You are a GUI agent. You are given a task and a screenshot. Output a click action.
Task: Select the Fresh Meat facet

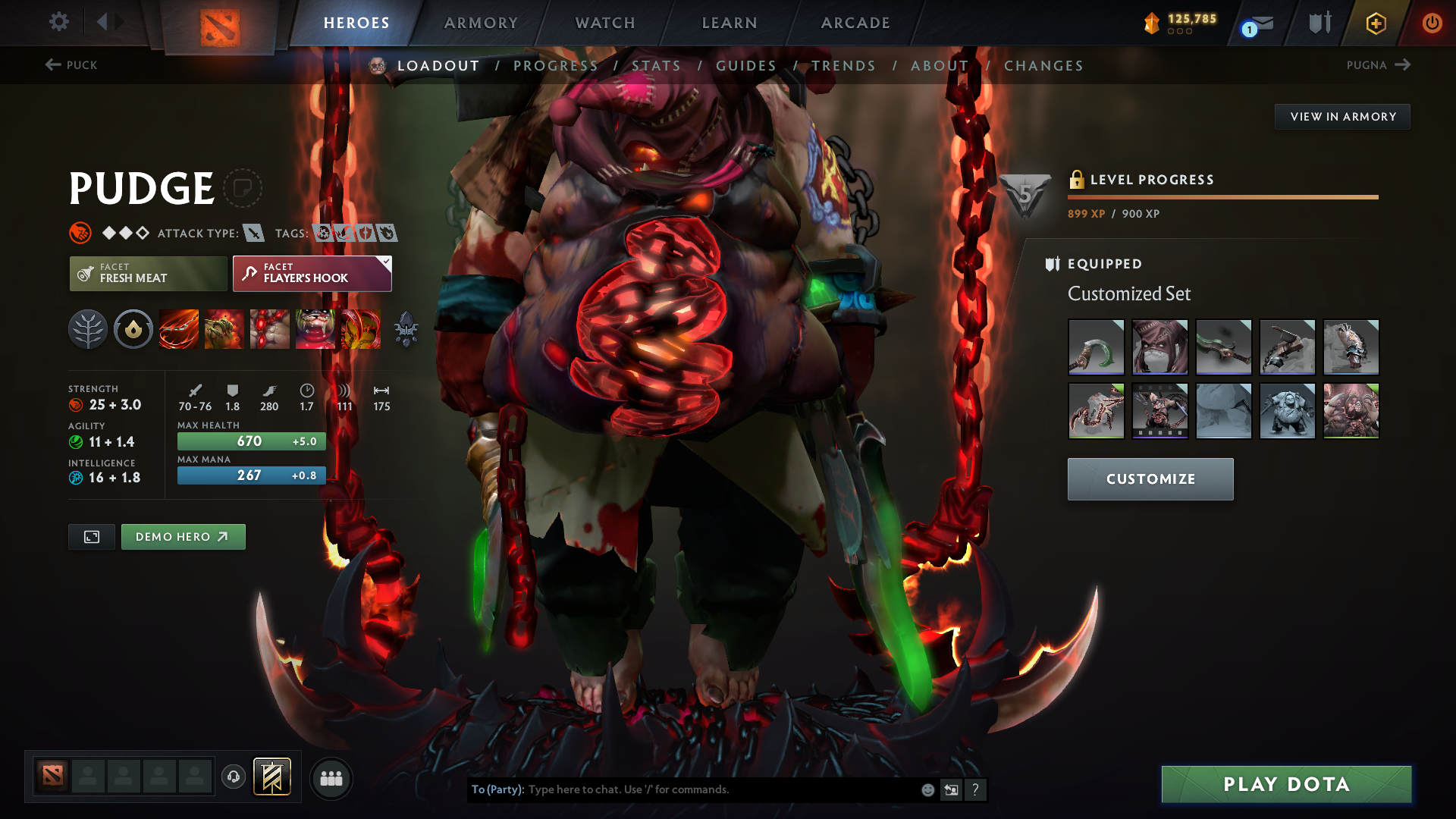pyautogui.click(x=148, y=274)
